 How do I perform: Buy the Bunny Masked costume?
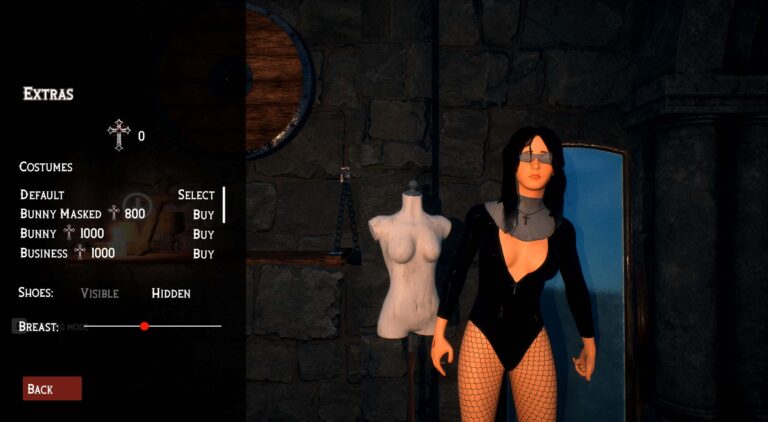(x=203, y=214)
